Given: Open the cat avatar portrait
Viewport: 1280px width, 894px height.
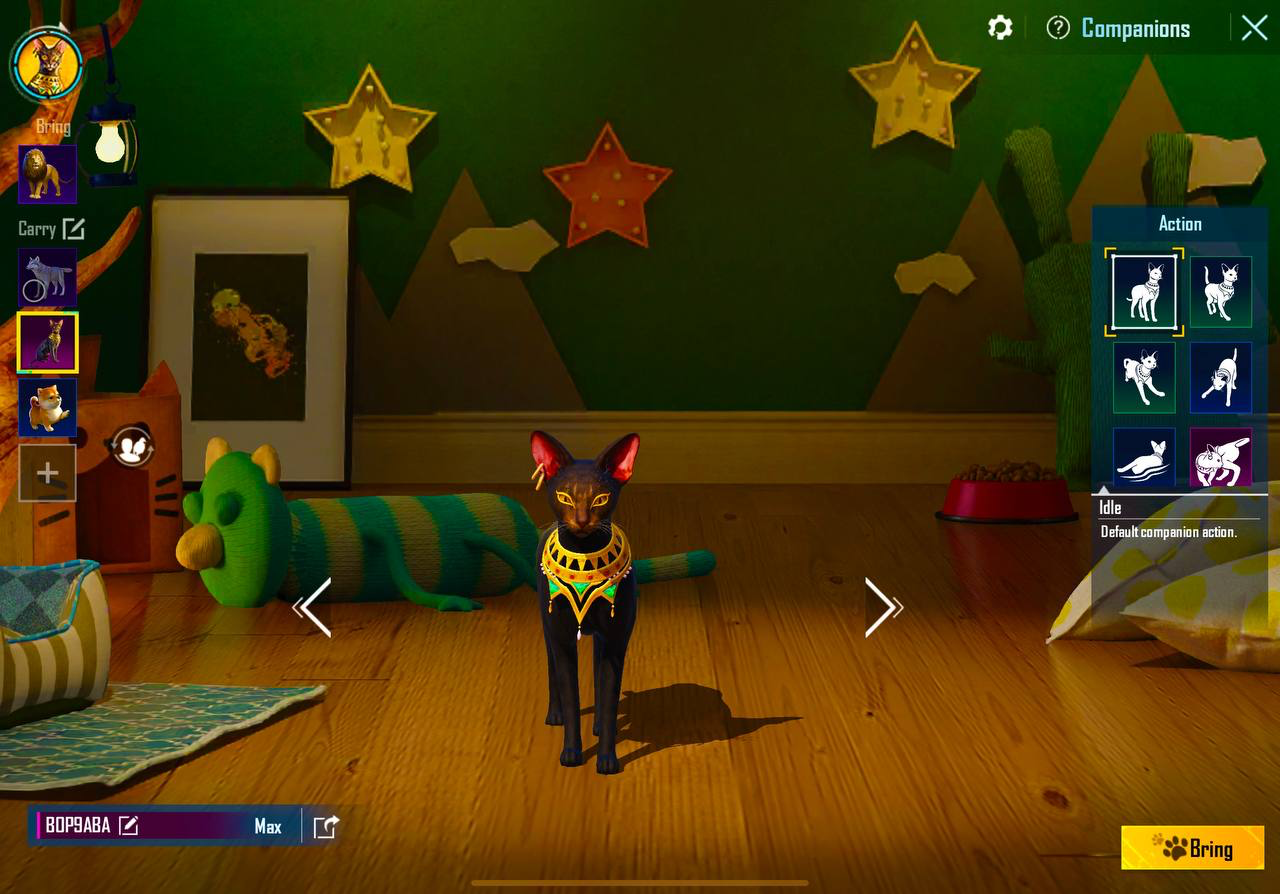Looking at the screenshot, I should click(x=46, y=62).
